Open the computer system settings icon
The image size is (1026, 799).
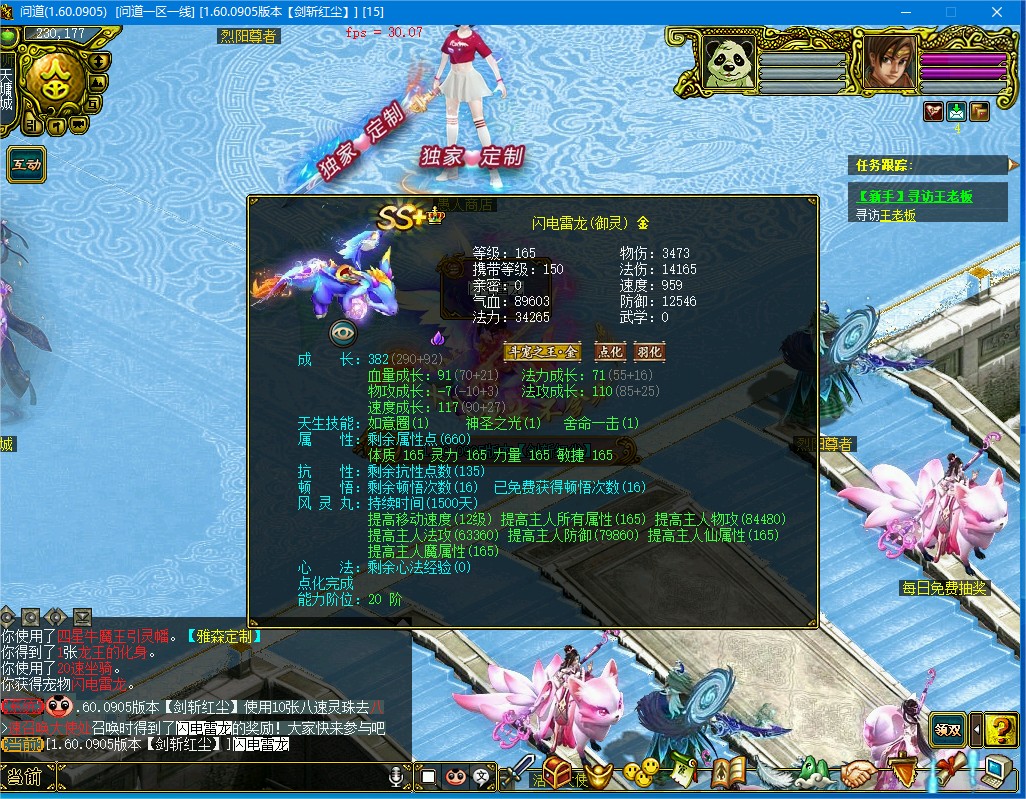click(x=995, y=771)
